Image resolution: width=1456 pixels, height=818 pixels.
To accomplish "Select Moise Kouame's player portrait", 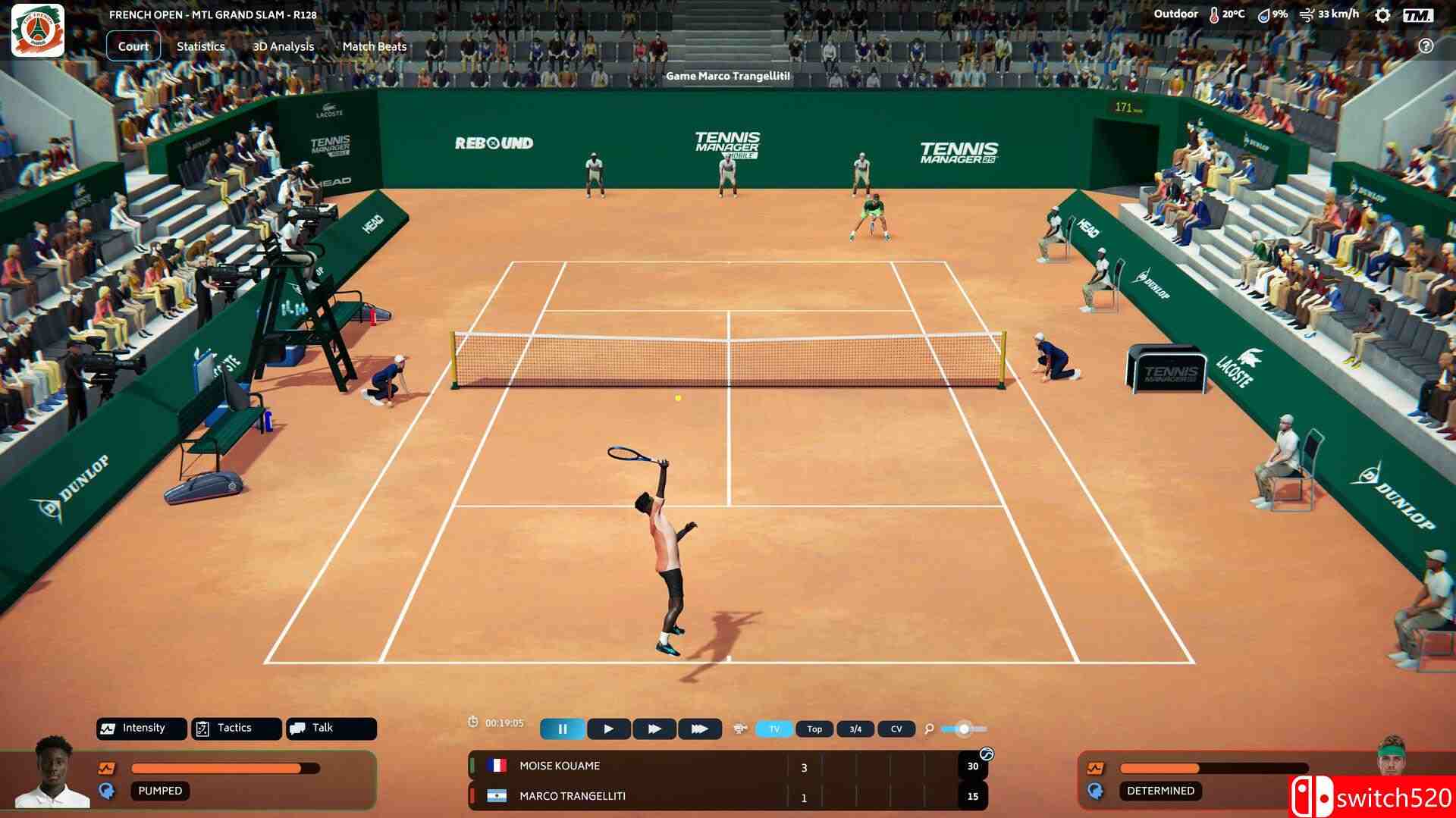I will click(53, 772).
